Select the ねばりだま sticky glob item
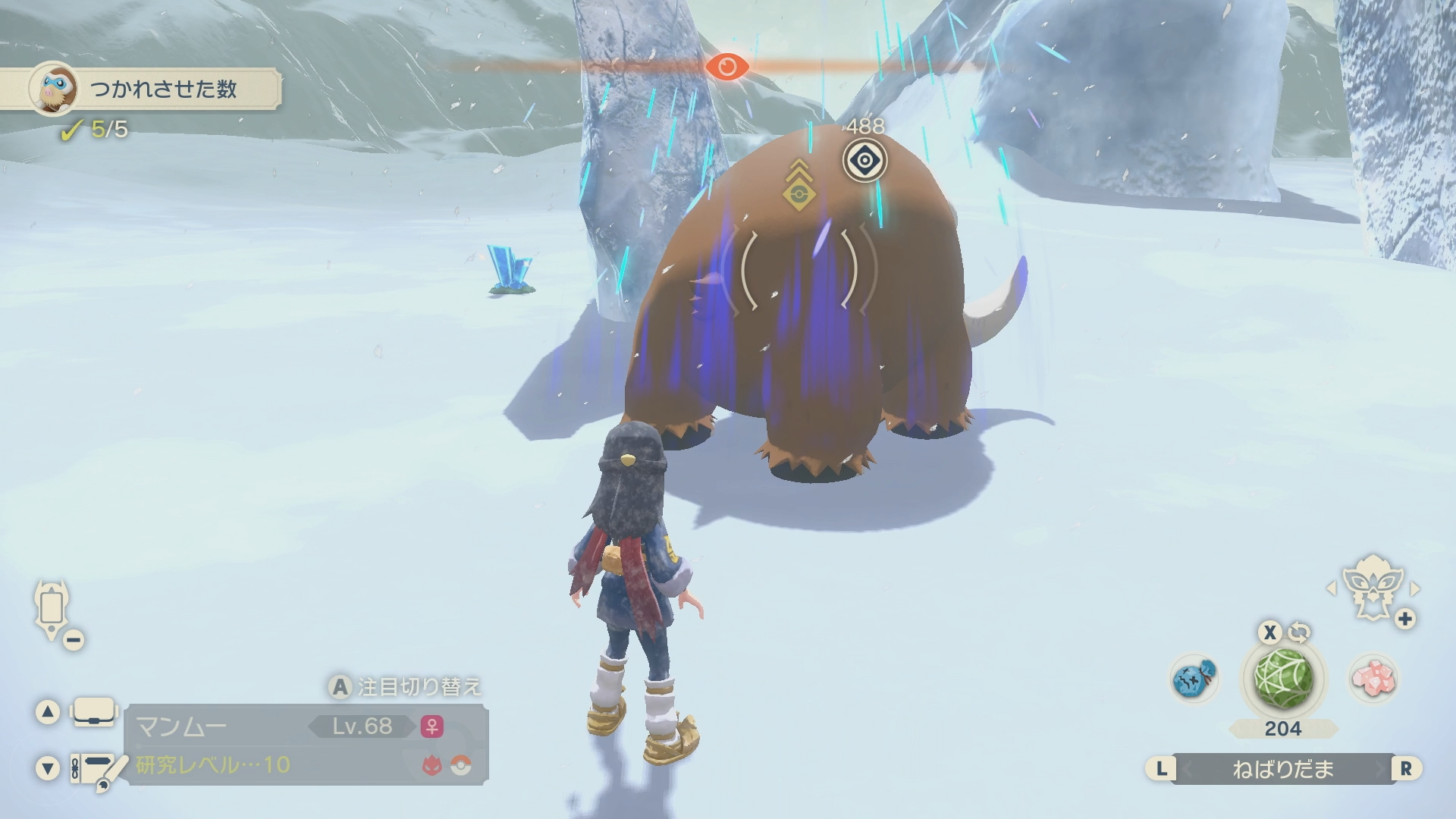Viewport: 1456px width, 819px height. [1283, 678]
